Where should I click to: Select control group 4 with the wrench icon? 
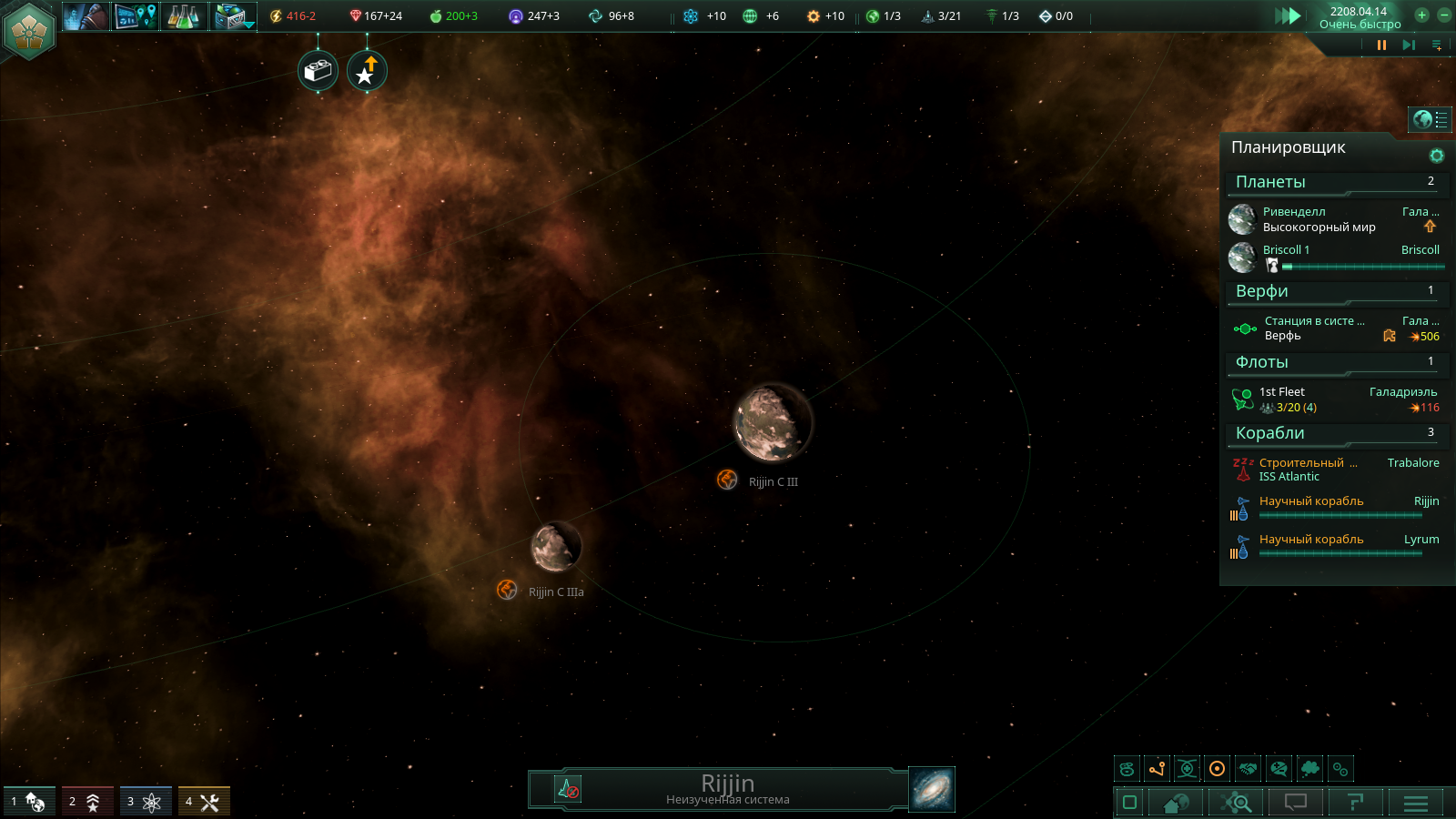click(203, 801)
